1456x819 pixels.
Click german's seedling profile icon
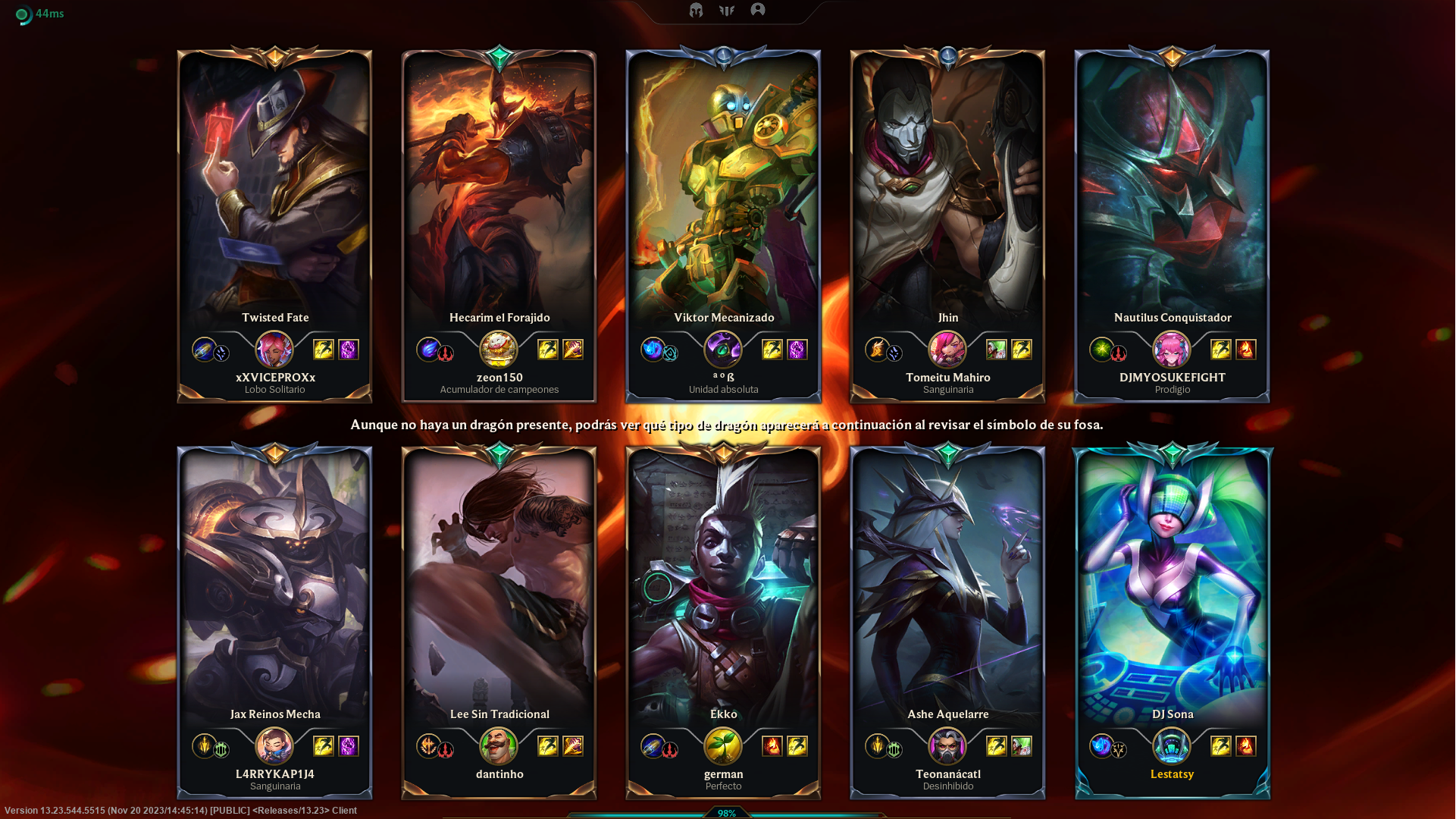point(723,746)
